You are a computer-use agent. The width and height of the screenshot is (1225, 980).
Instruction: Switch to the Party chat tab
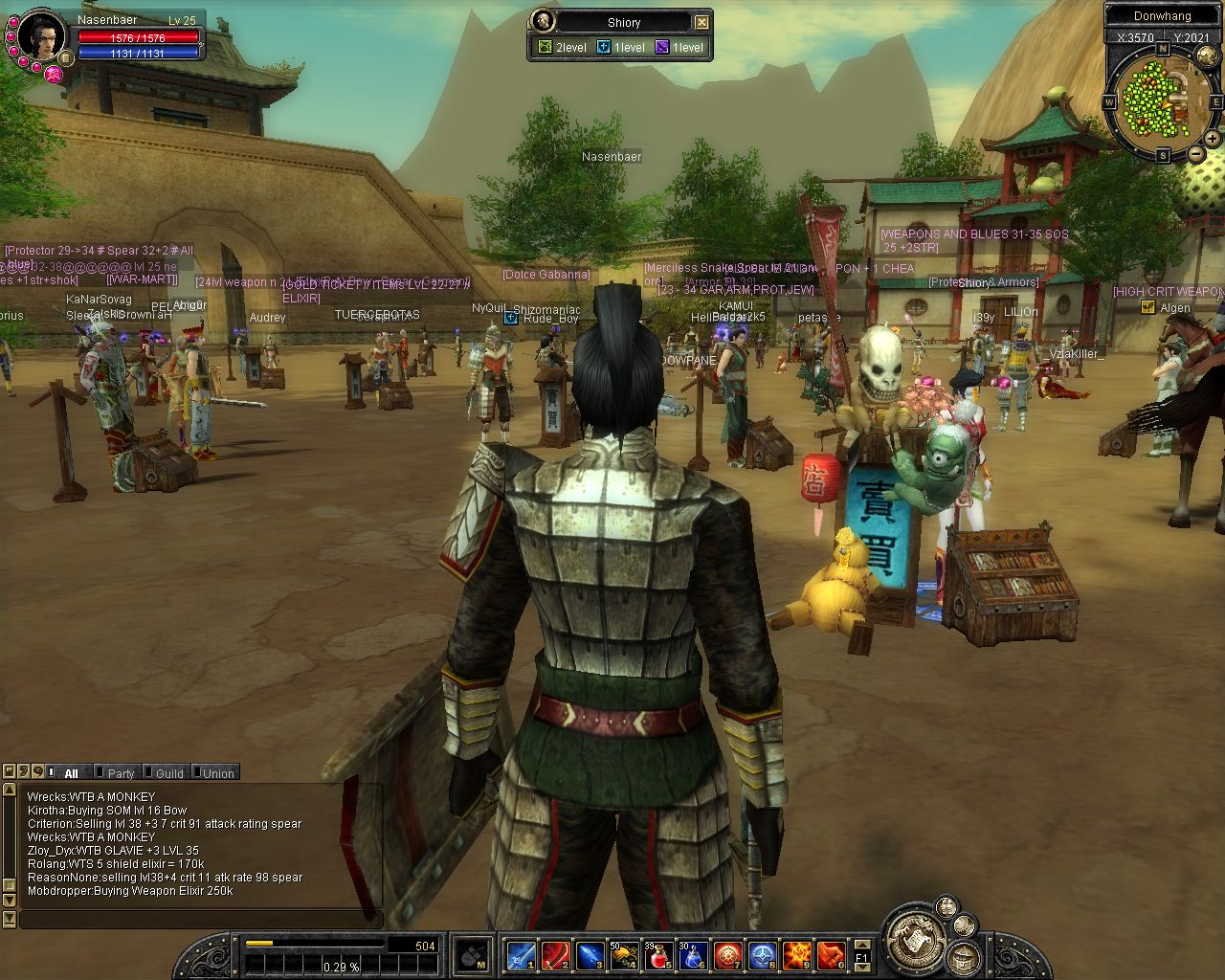121,773
